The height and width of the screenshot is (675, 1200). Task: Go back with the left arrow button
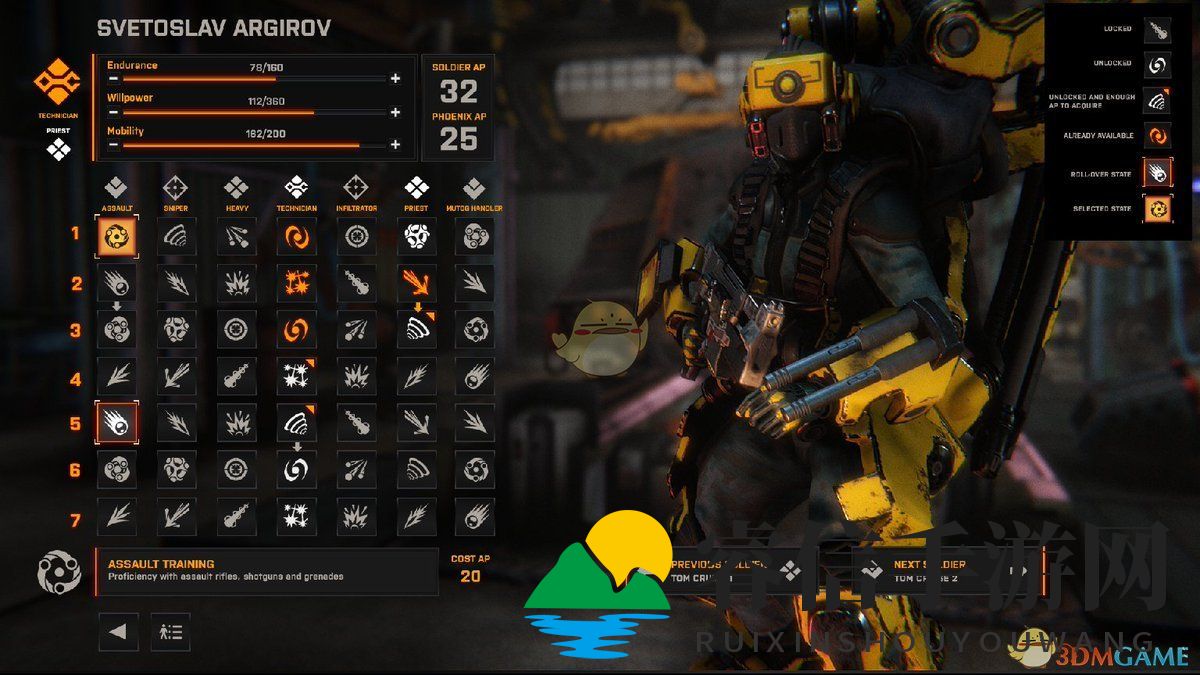[118, 632]
